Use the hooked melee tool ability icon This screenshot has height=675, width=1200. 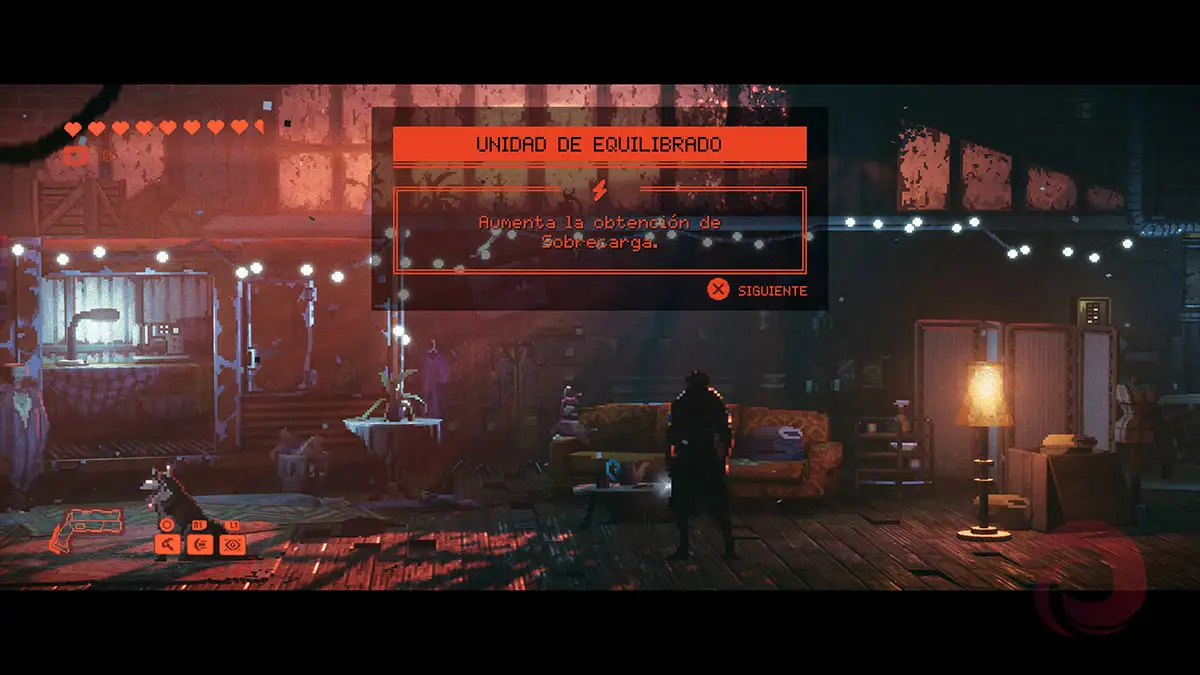[x=167, y=544]
